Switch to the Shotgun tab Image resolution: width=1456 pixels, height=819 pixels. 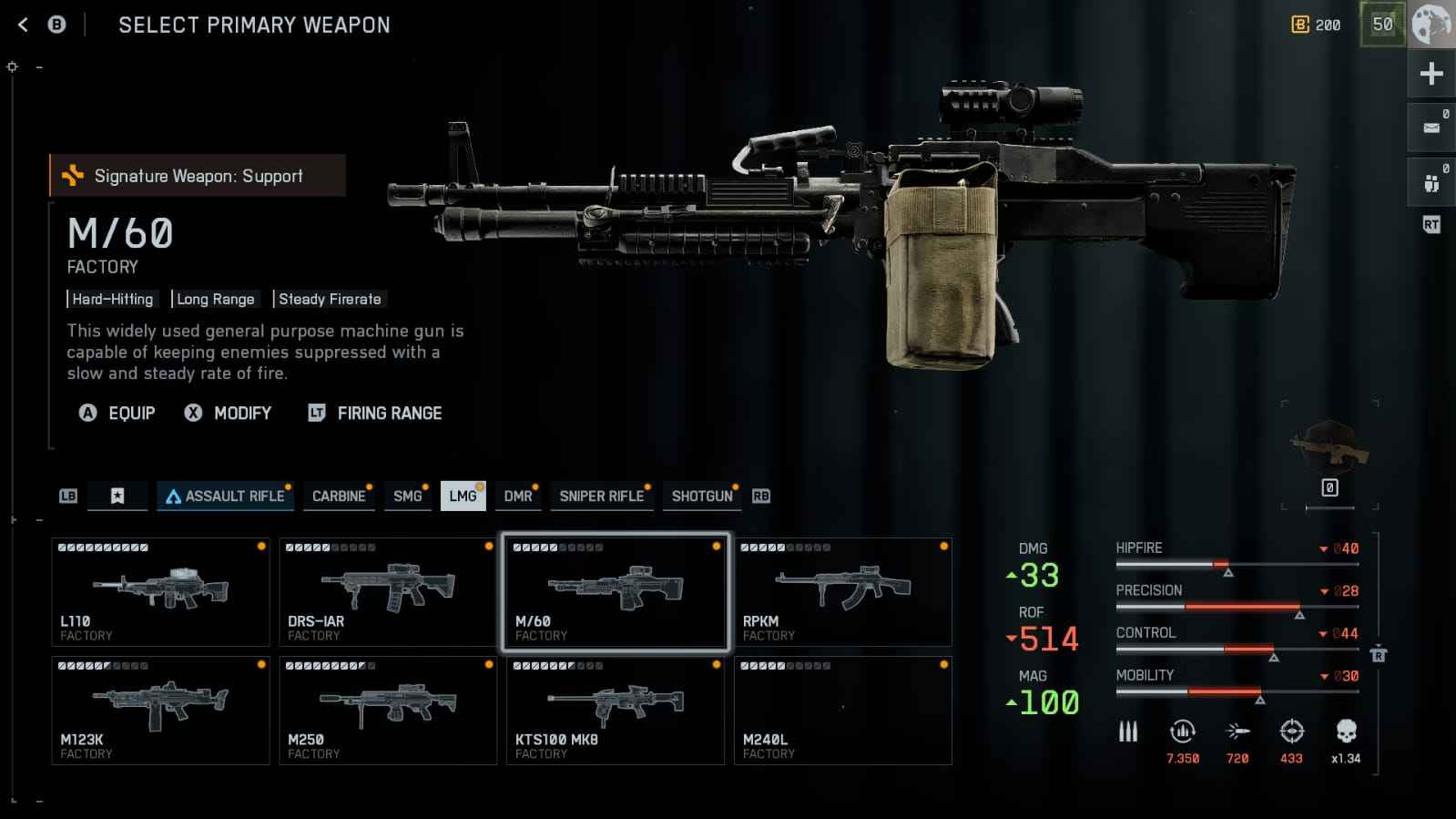[701, 496]
